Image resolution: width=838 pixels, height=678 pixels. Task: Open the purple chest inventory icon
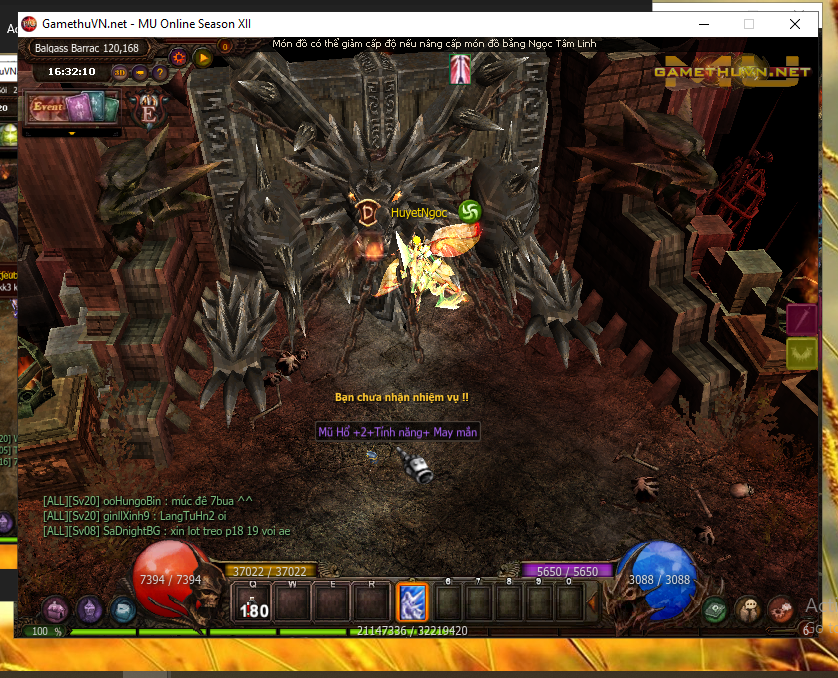(57, 609)
